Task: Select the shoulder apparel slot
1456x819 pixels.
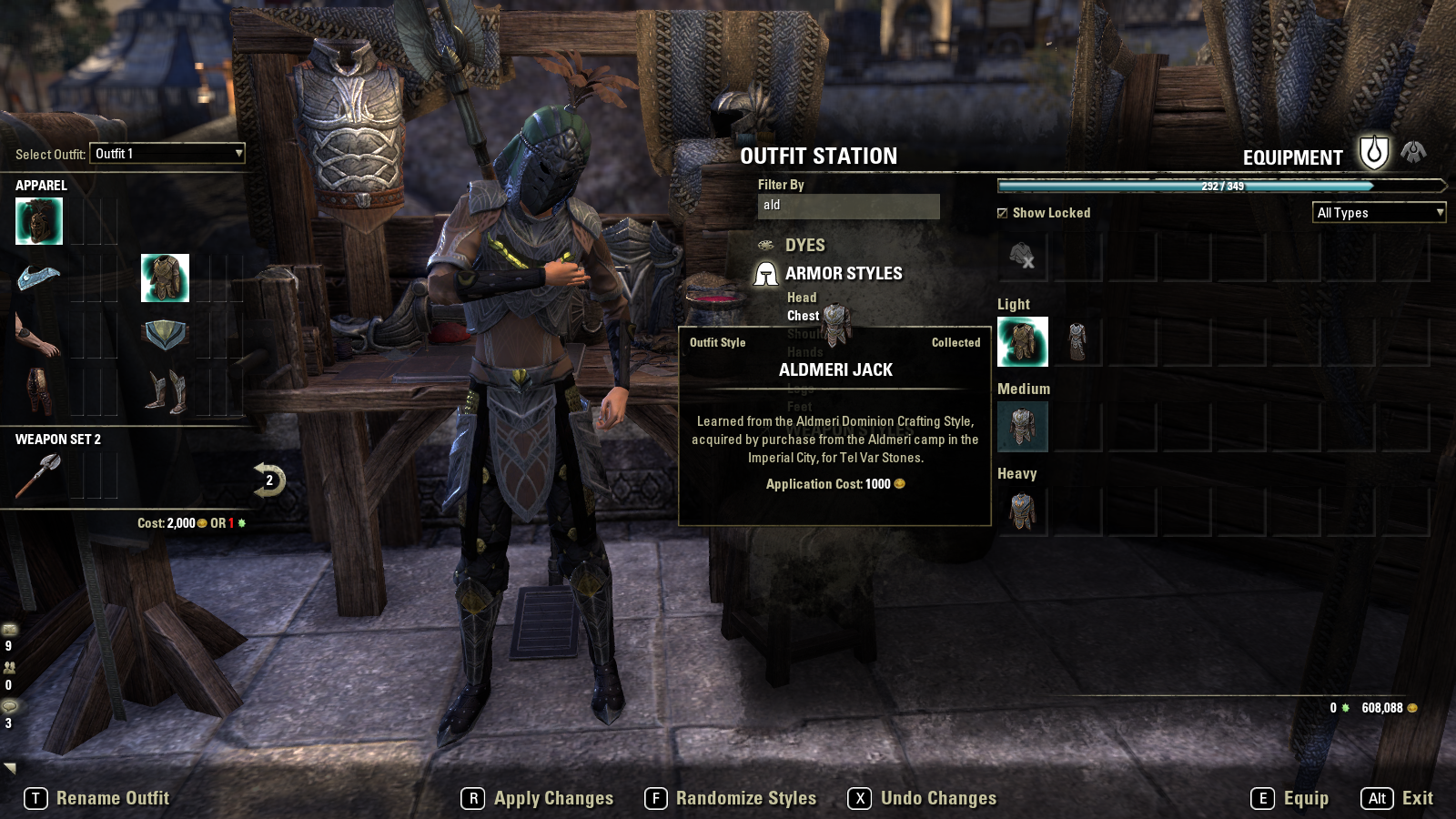Action: (x=39, y=278)
